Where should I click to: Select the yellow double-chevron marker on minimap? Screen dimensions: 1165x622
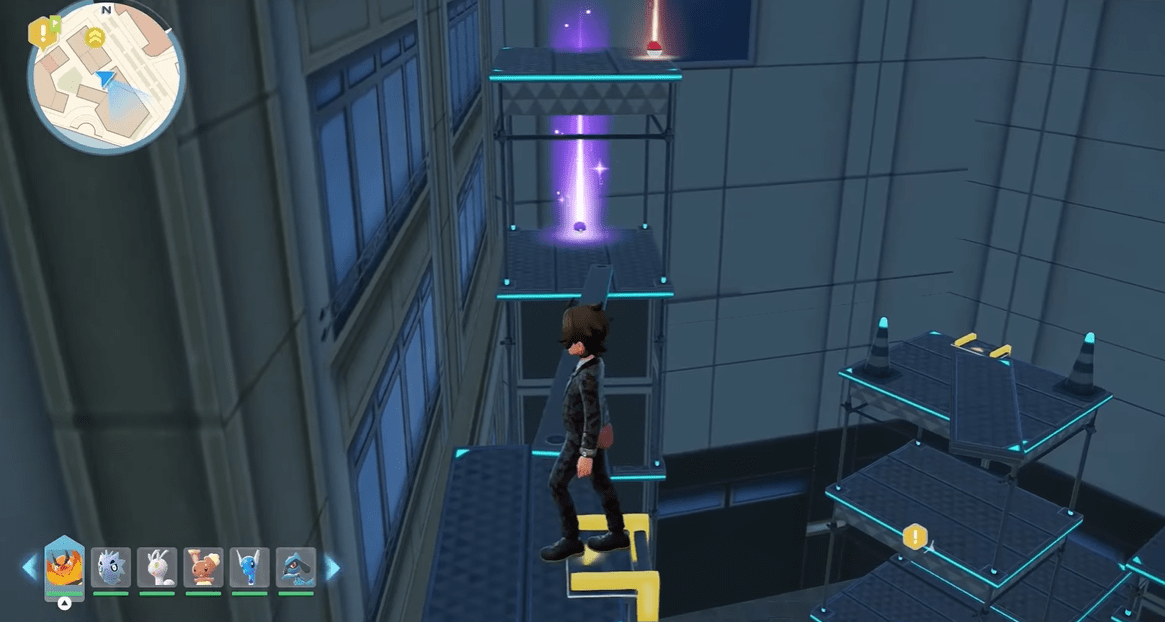point(96,38)
